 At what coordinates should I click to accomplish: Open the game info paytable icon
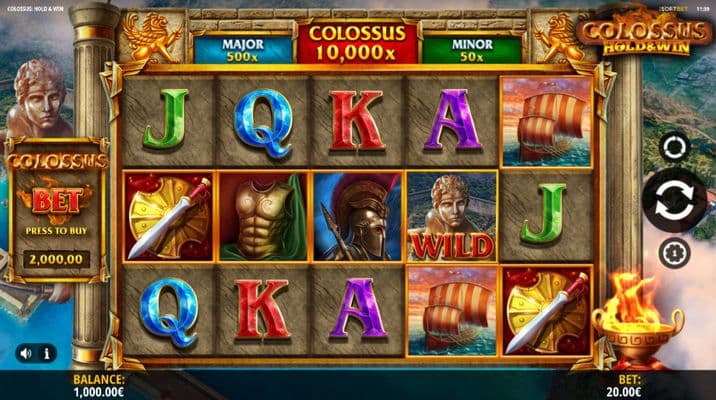[x=47, y=353]
